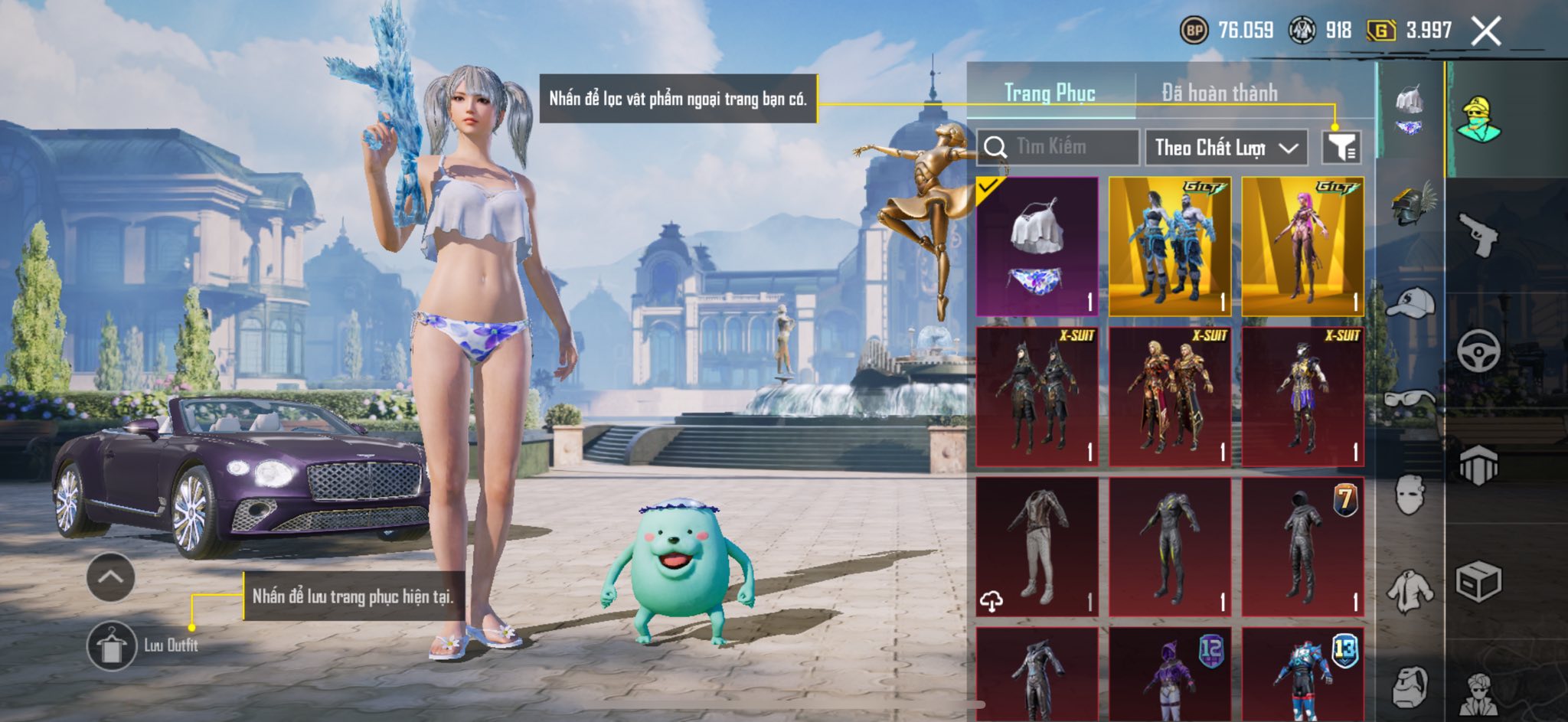The image size is (1568, 722).
Task: Save current outfit with Lưu Outfit
Action: [113, 645]
